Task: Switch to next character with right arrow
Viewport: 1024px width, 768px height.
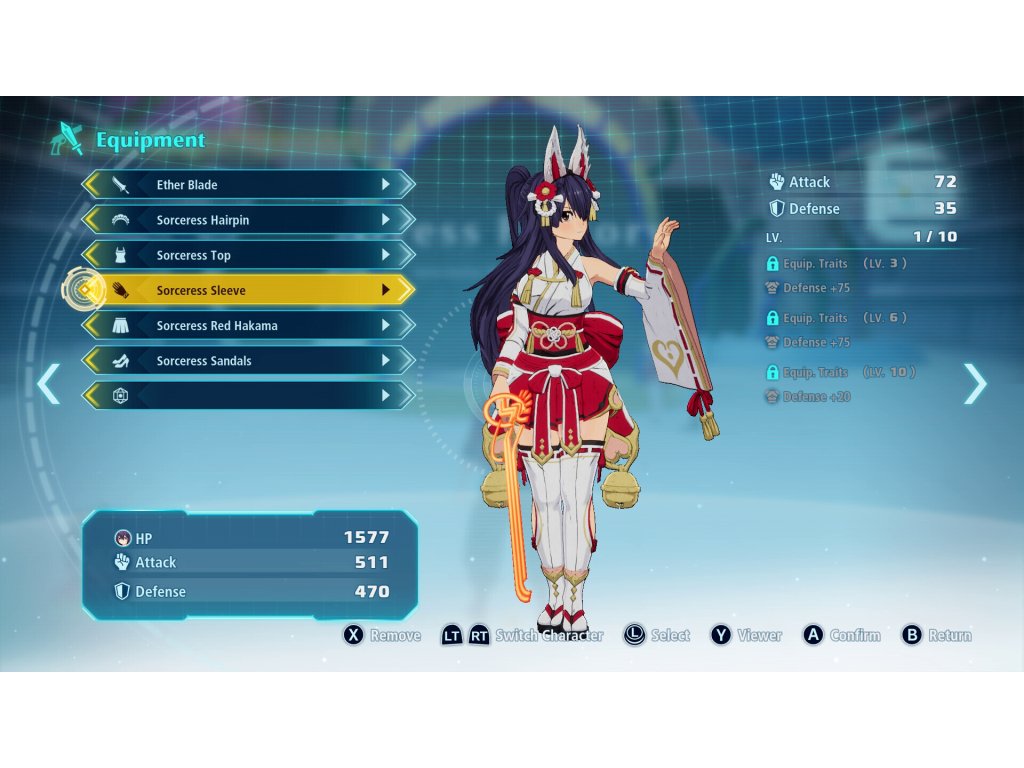Action: pos(975,384)
